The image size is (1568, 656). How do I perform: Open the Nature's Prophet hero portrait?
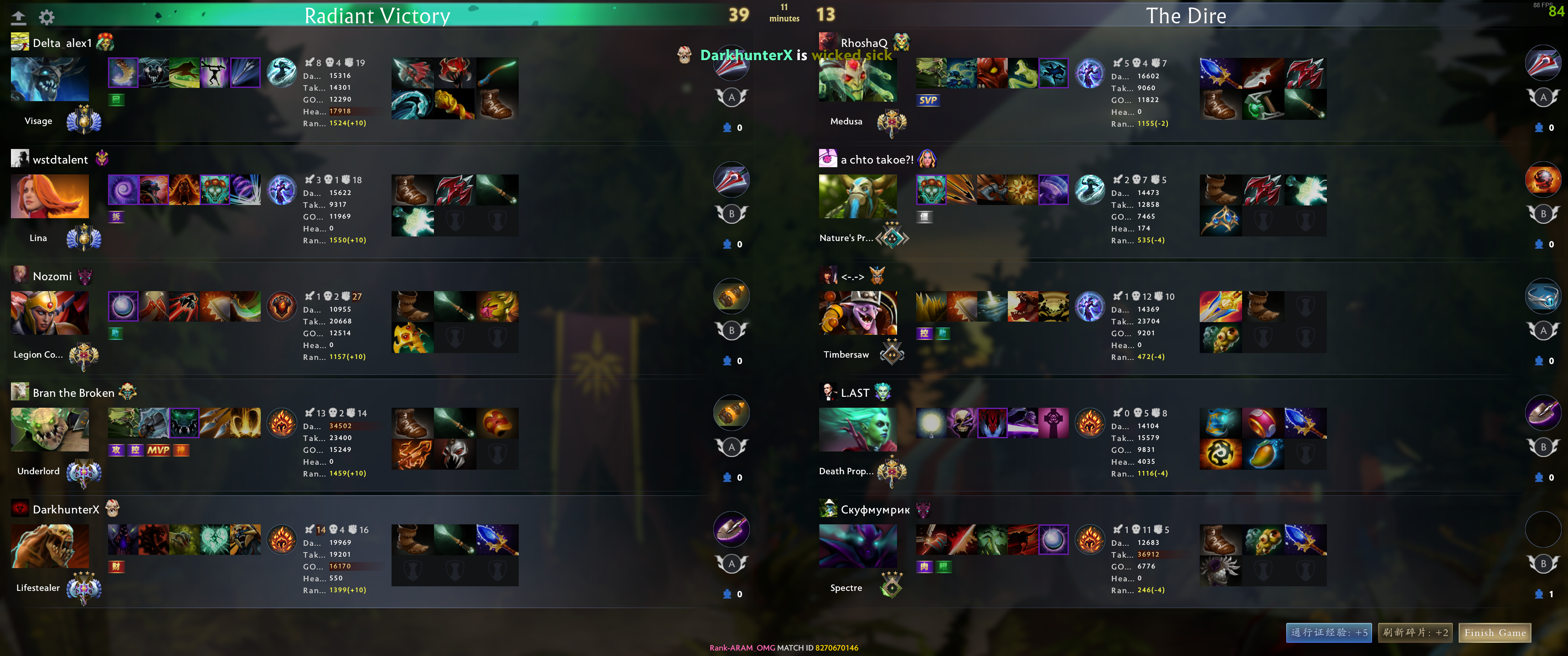pyautogui.click(x=857, y=196)
